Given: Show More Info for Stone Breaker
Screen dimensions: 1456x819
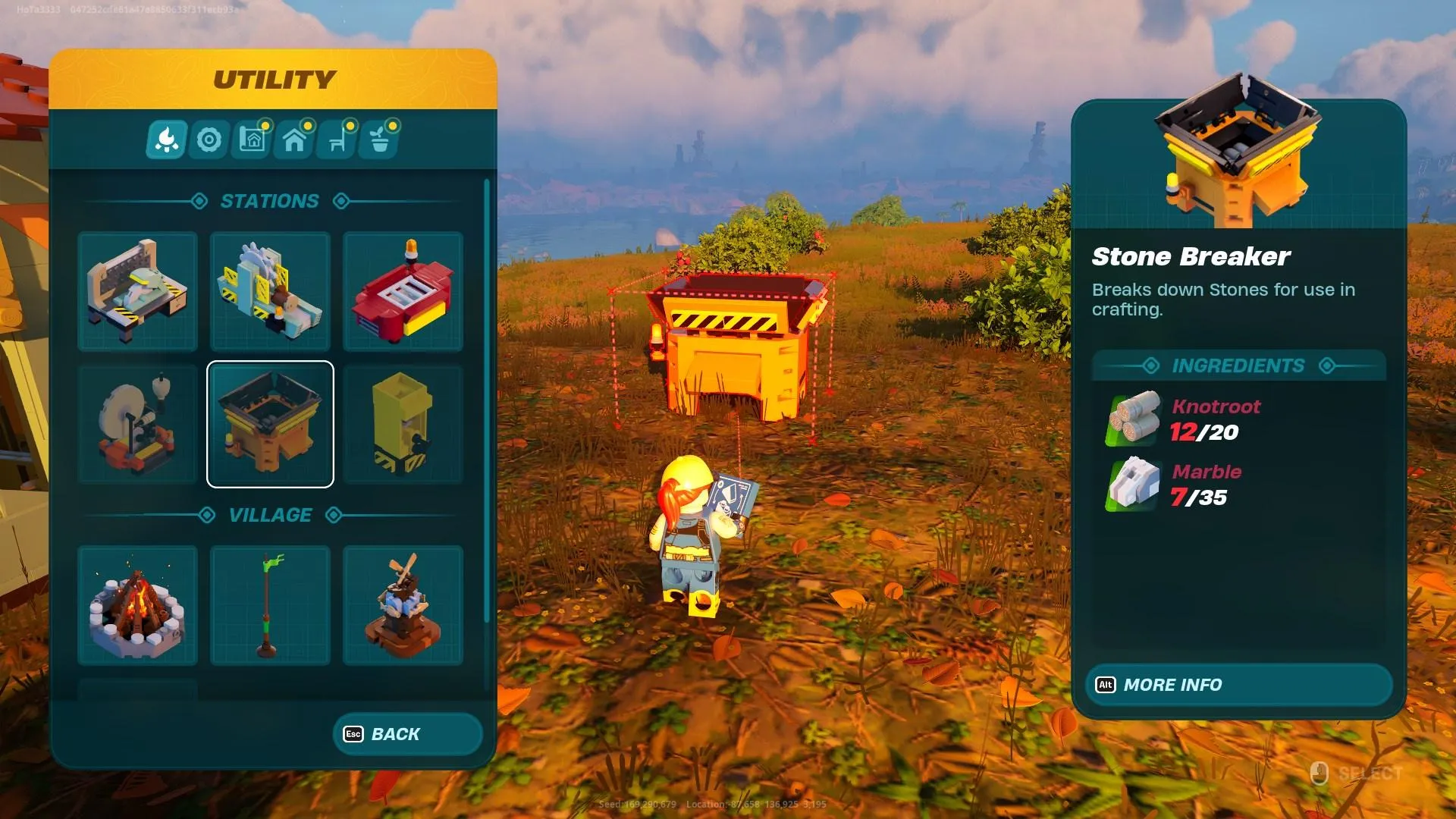Looking at the screenshot, I should click(1238, 685).
